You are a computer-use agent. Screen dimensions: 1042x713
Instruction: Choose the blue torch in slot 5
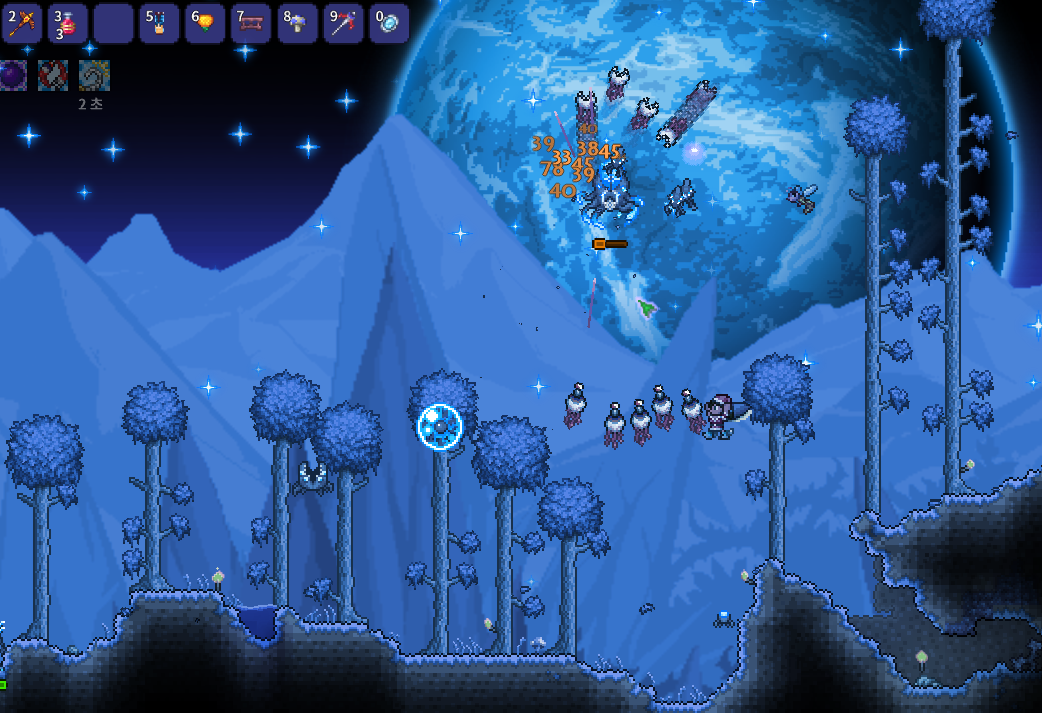[x=158, y=23]
